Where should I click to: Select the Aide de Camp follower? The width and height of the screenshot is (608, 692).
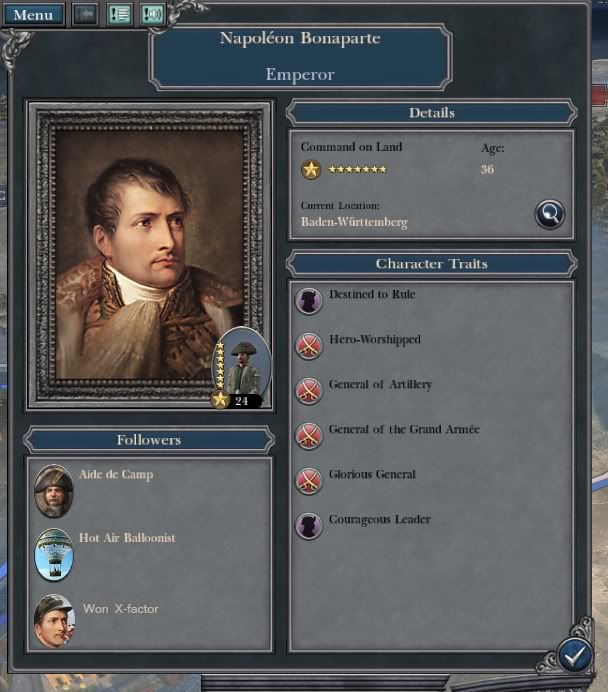(x=54, y=490)
